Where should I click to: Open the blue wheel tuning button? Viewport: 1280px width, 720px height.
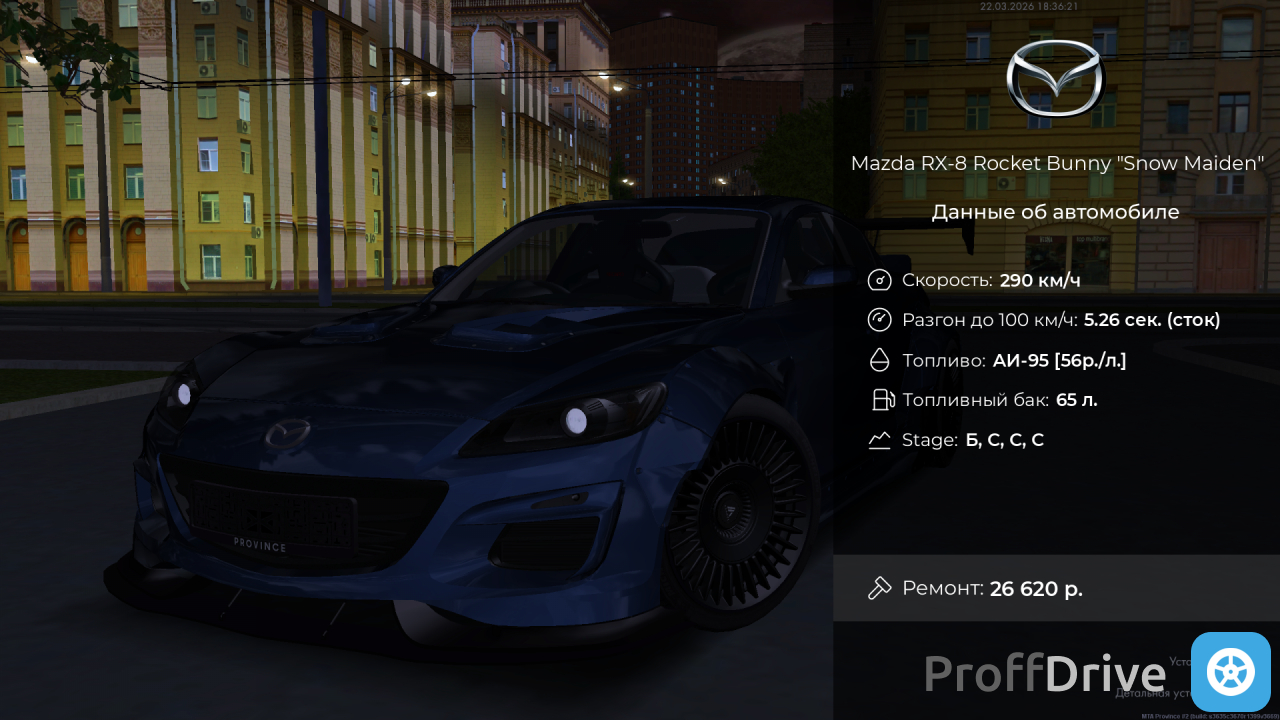tap(1230, 672)
